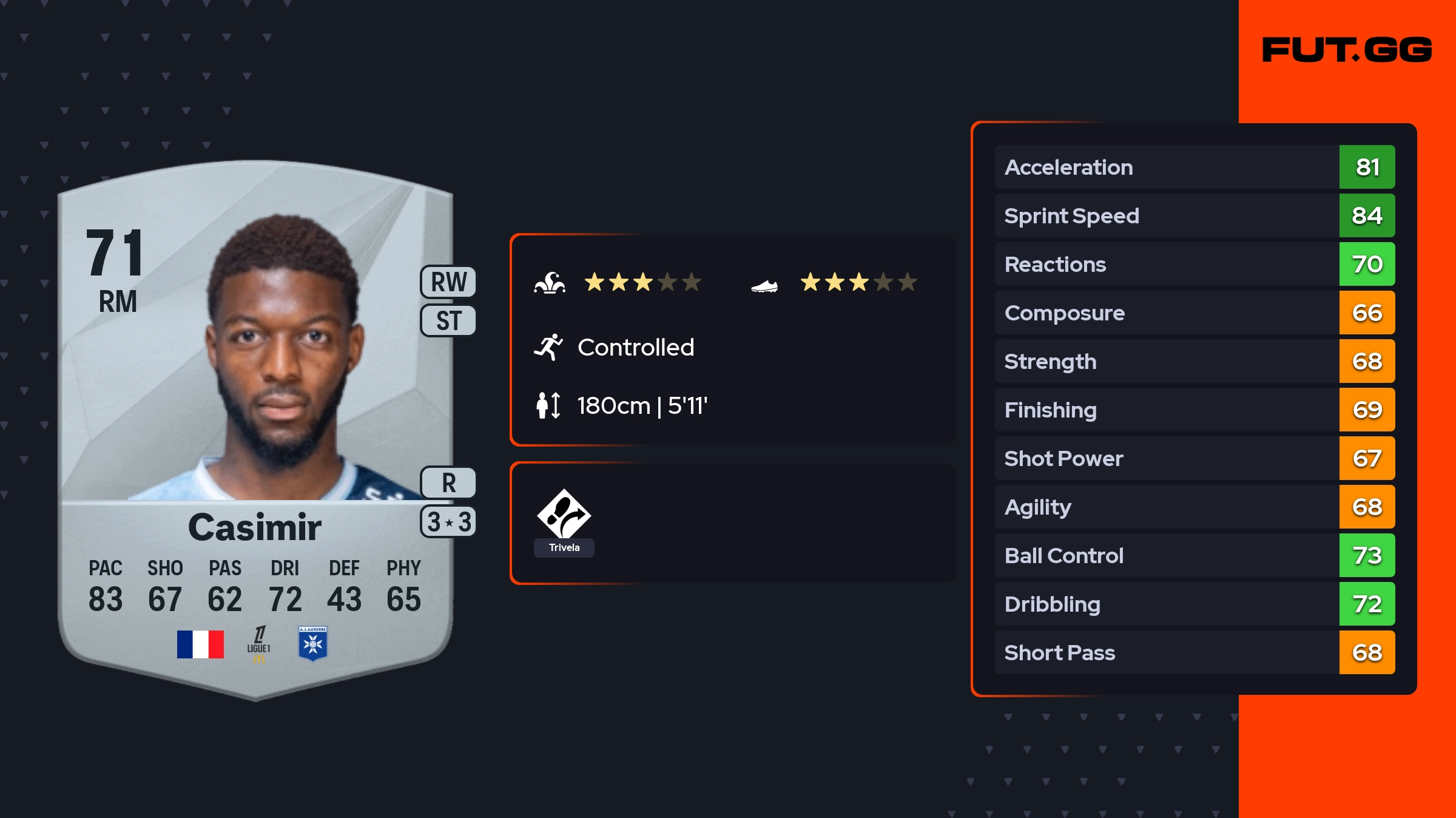Open the Trivela playstyle icon
Viewport: 1456px width, 818px height.
click(x=564, y=516)
